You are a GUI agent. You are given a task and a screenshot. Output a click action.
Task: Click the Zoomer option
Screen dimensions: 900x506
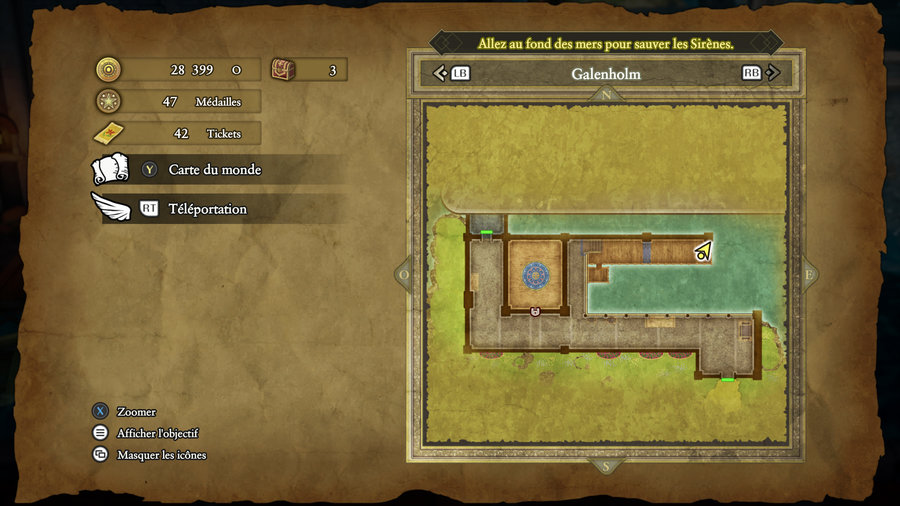point(136,412)
